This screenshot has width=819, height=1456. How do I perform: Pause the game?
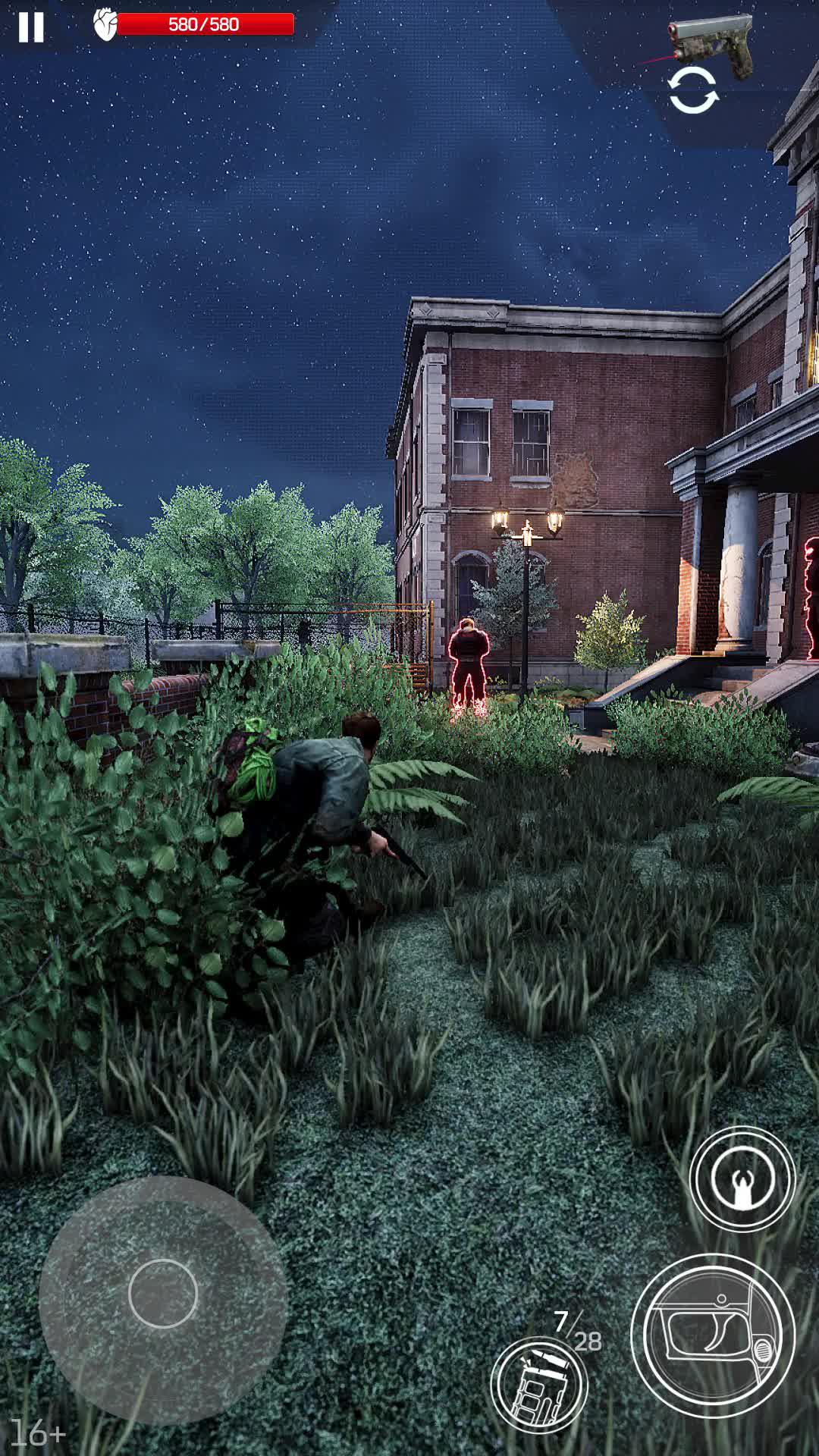[31, 27]
